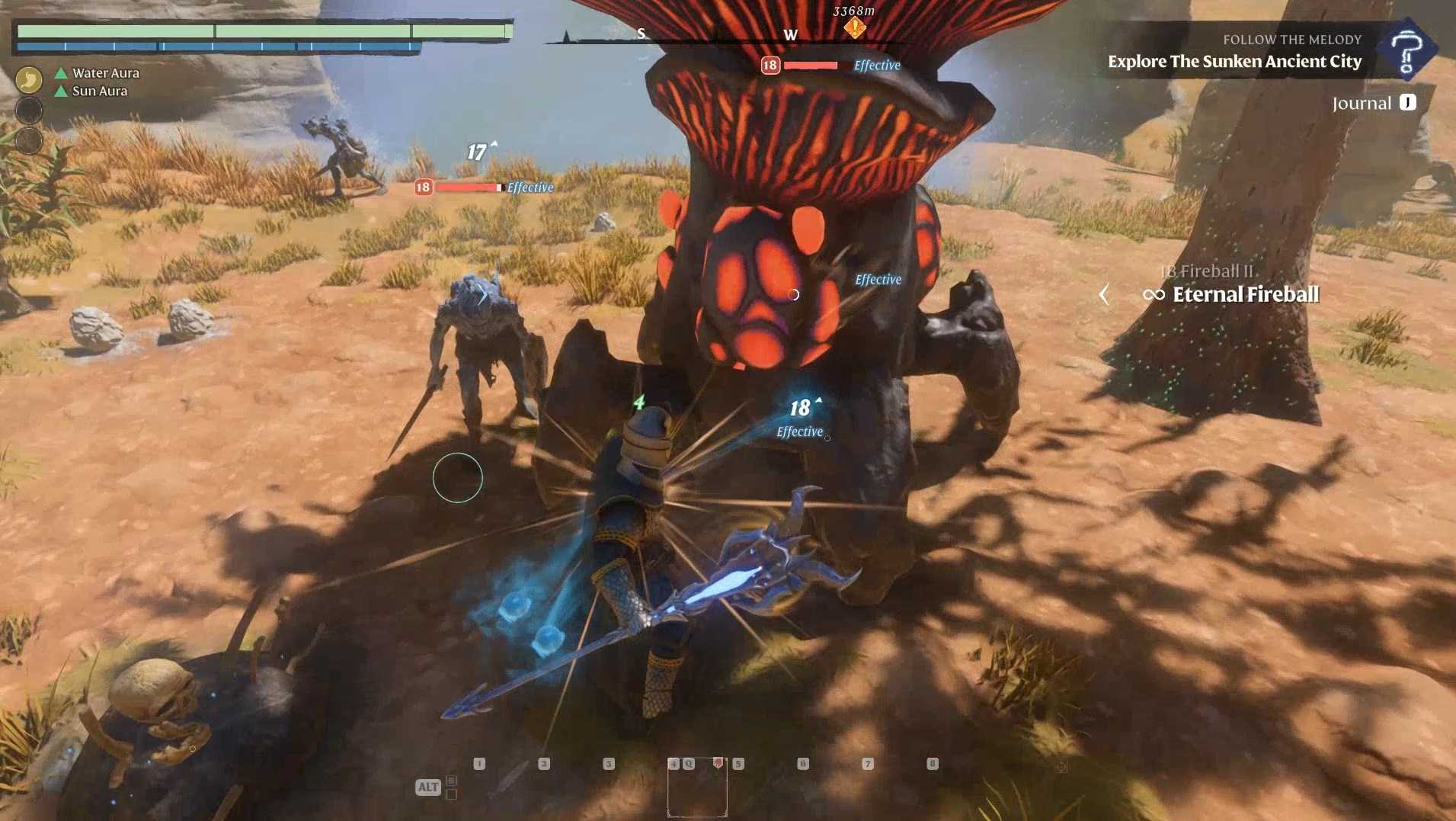Screen dimensions: 1456x821
Task: Open the Journal
Action: point(1362,103)
